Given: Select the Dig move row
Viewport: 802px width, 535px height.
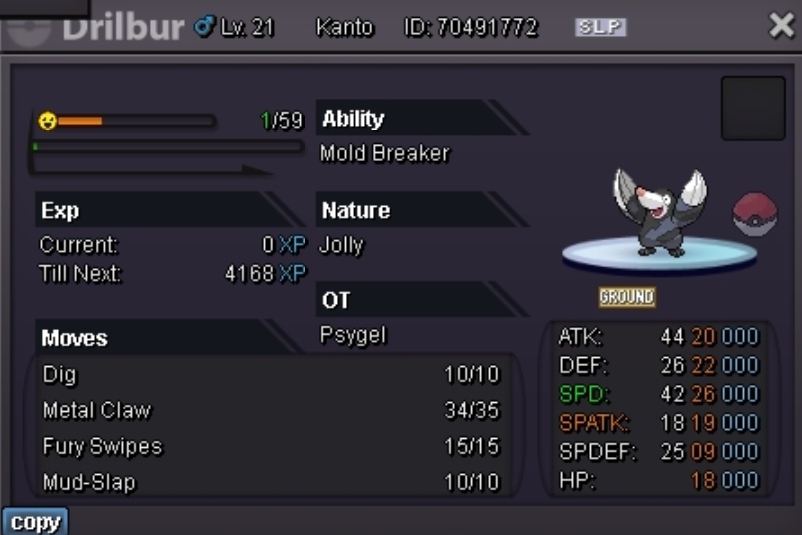Looking at the screenshot, I should [270, 375].
